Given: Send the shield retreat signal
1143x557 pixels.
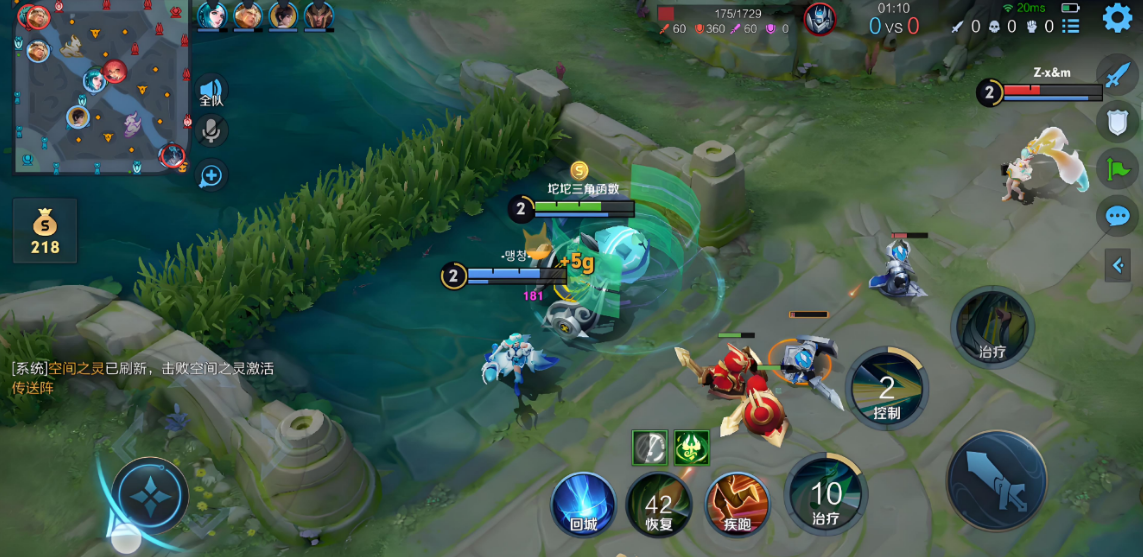Looking at the screenshot, I should click(x=1117, y=120).
